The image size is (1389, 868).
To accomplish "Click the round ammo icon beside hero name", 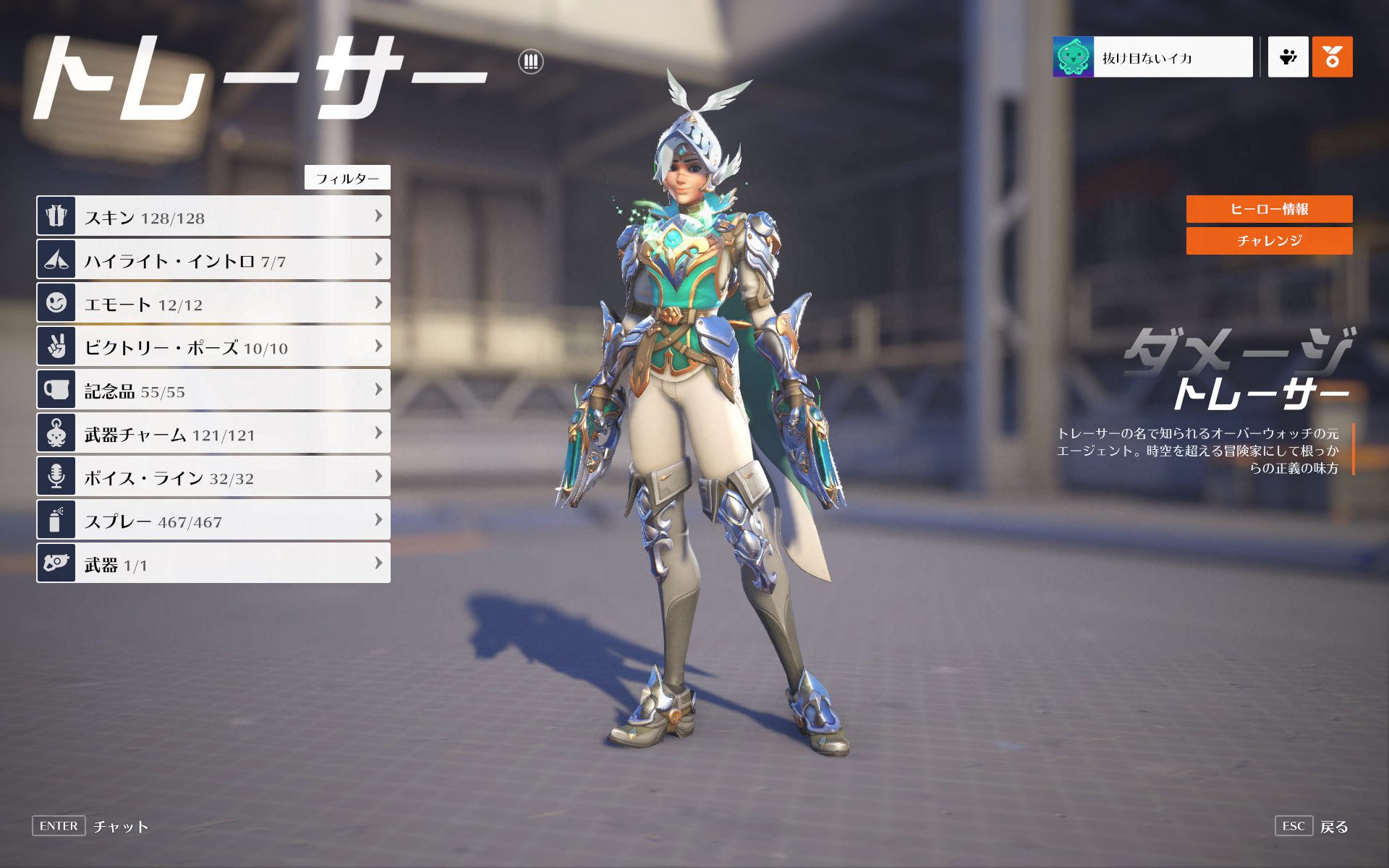I will tap(531, 61).
